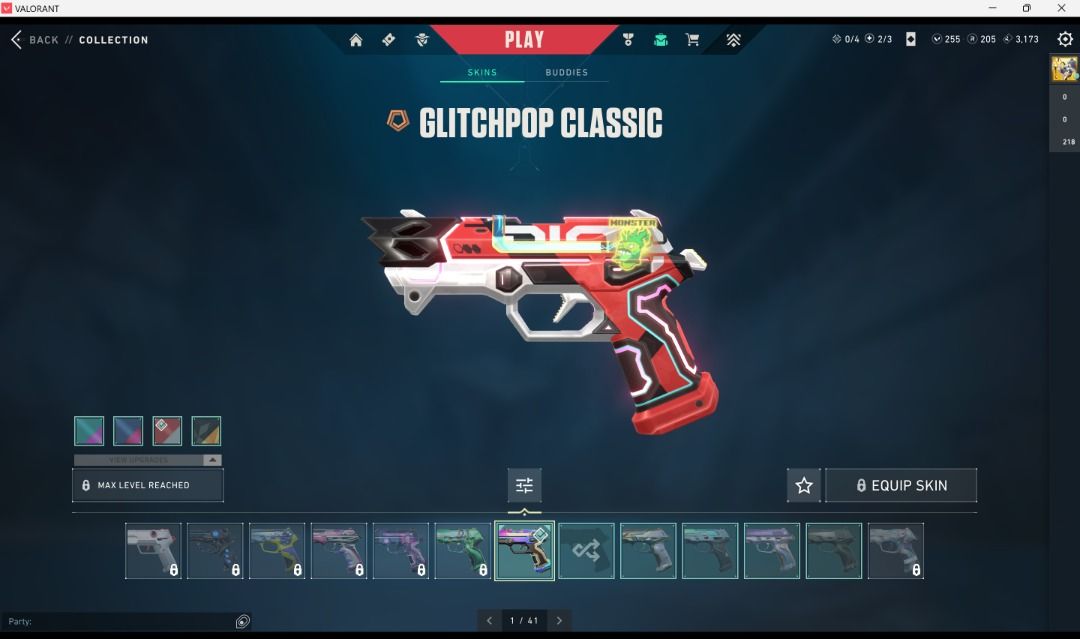Equip the Glitchpop Classic skin
The height and width of the screenshot is (639, 1080).
(900, 485)
